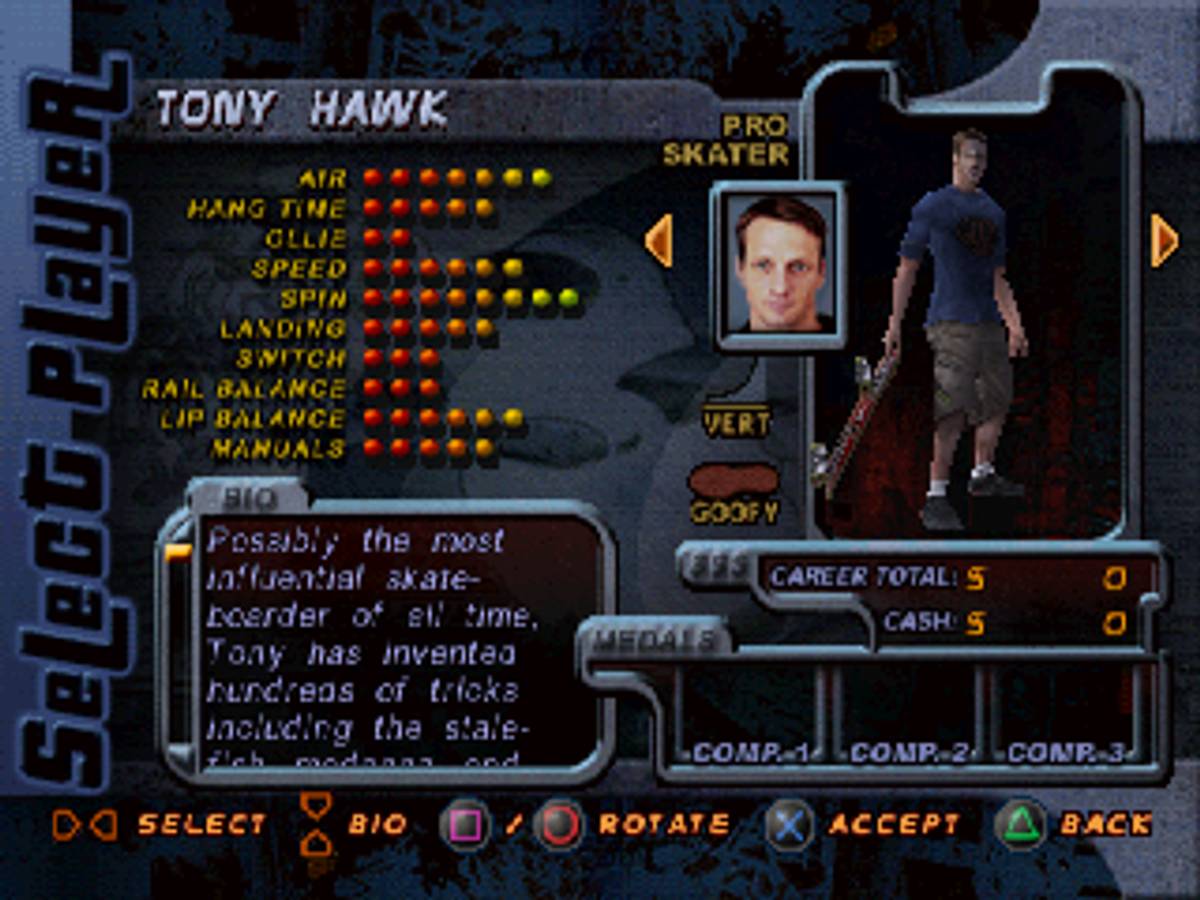The height and width of the screenshot is (900, 1200).
Task: Choose the Tony Hawk portrait photo
Action: [779, 265]
